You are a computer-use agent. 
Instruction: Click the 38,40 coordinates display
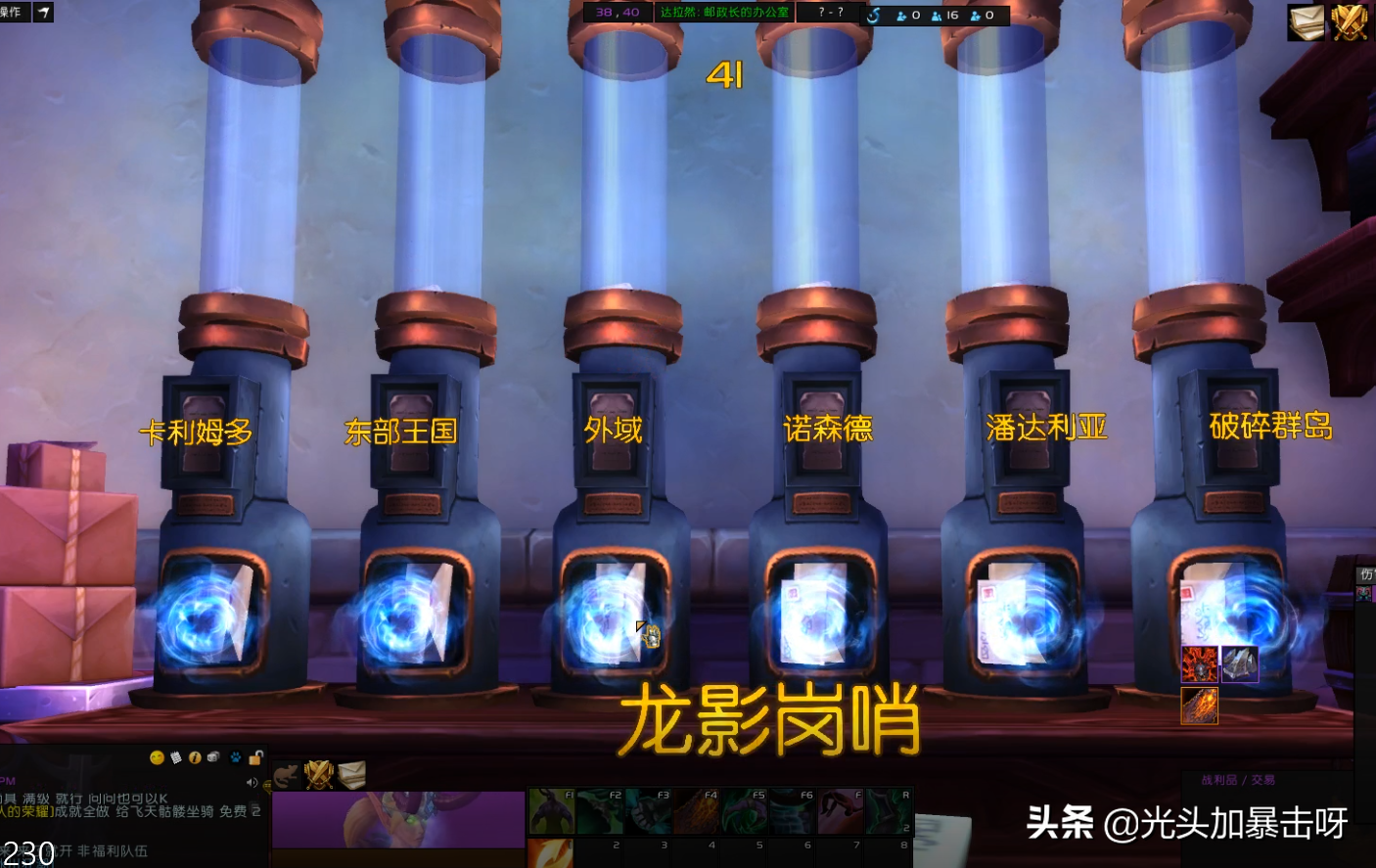pyautogui.click(x=617, y=13)
